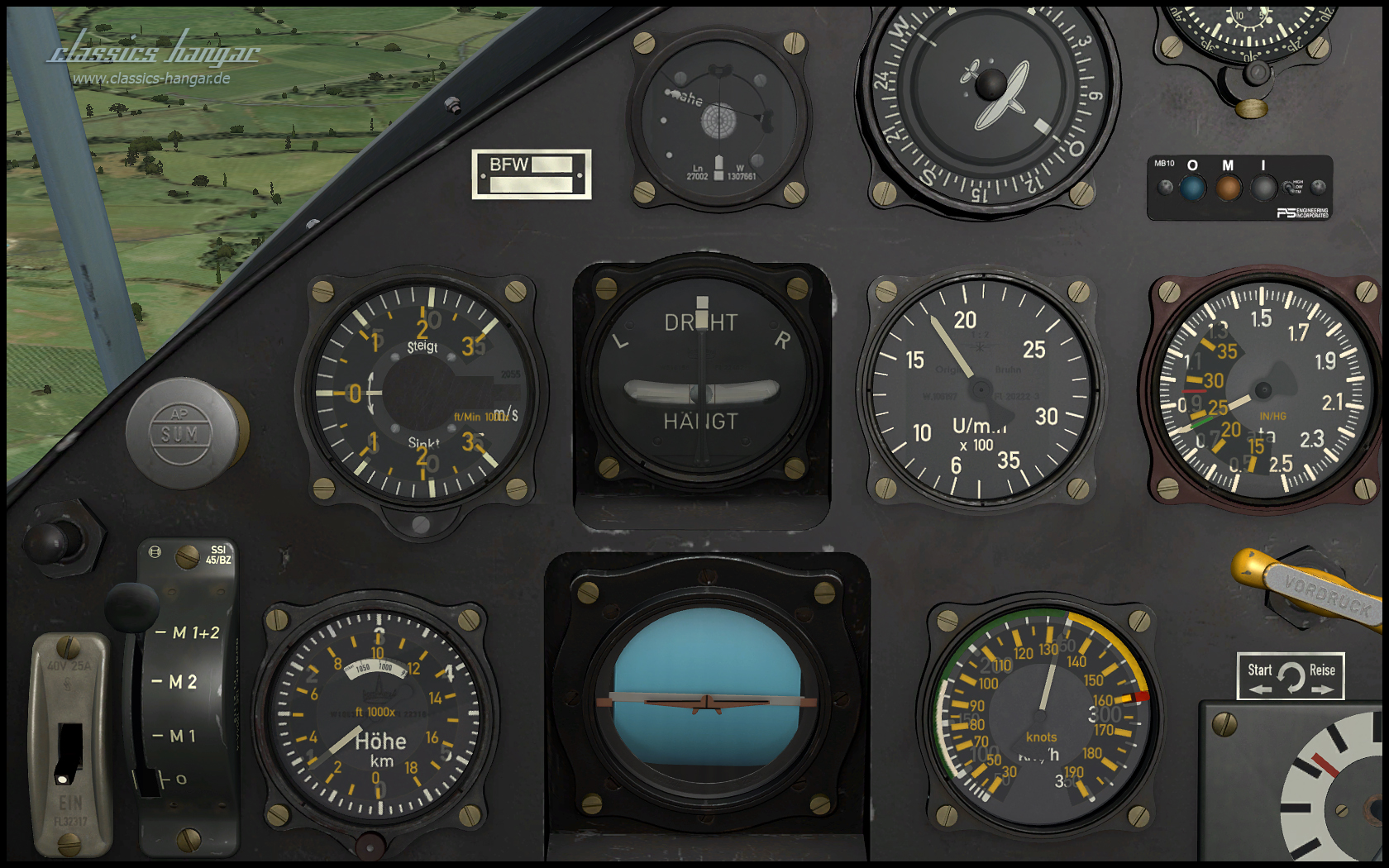Test the blue O marker beacon lamp

[1192, 188]
